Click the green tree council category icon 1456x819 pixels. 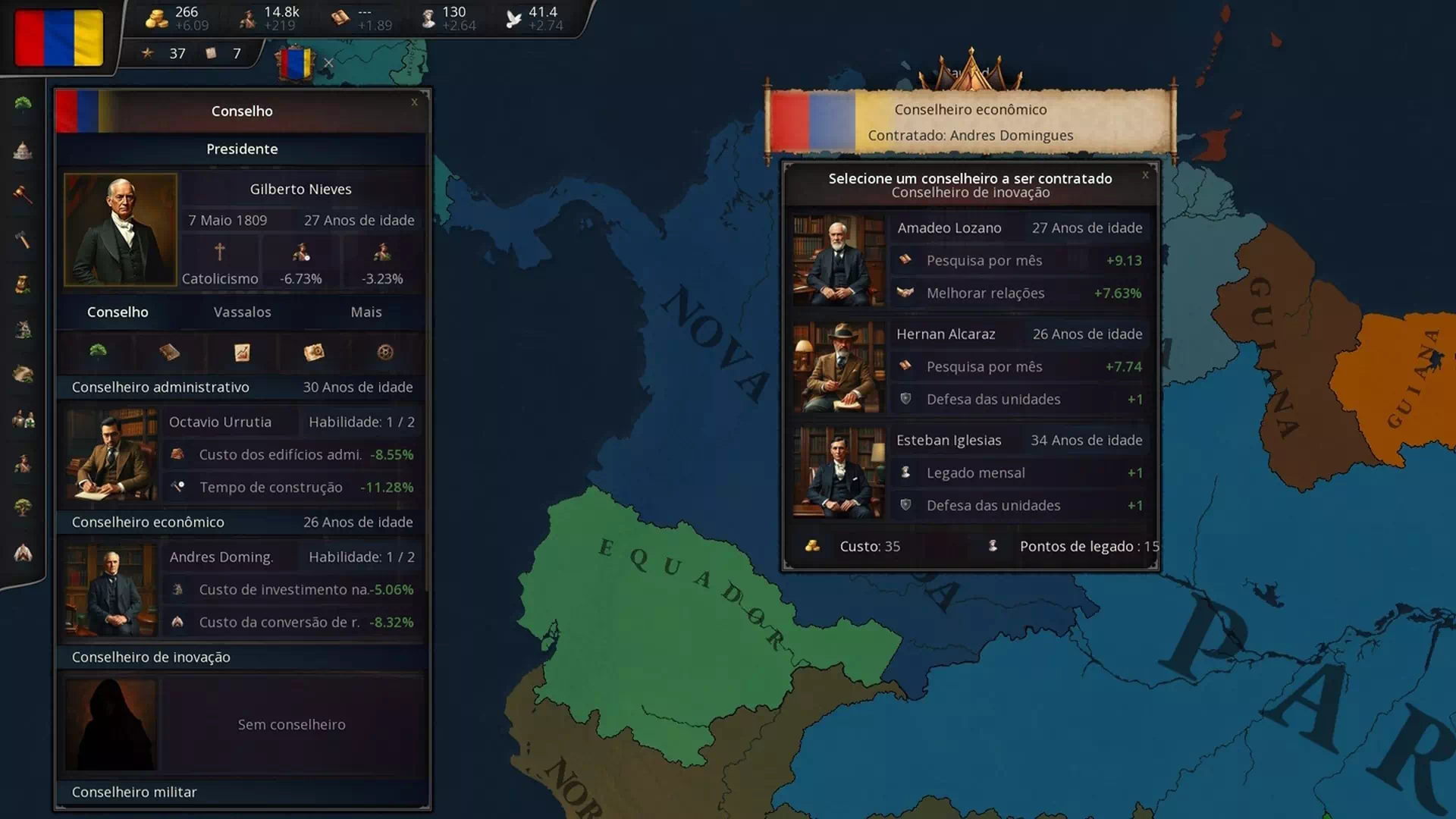click(98, 351)
